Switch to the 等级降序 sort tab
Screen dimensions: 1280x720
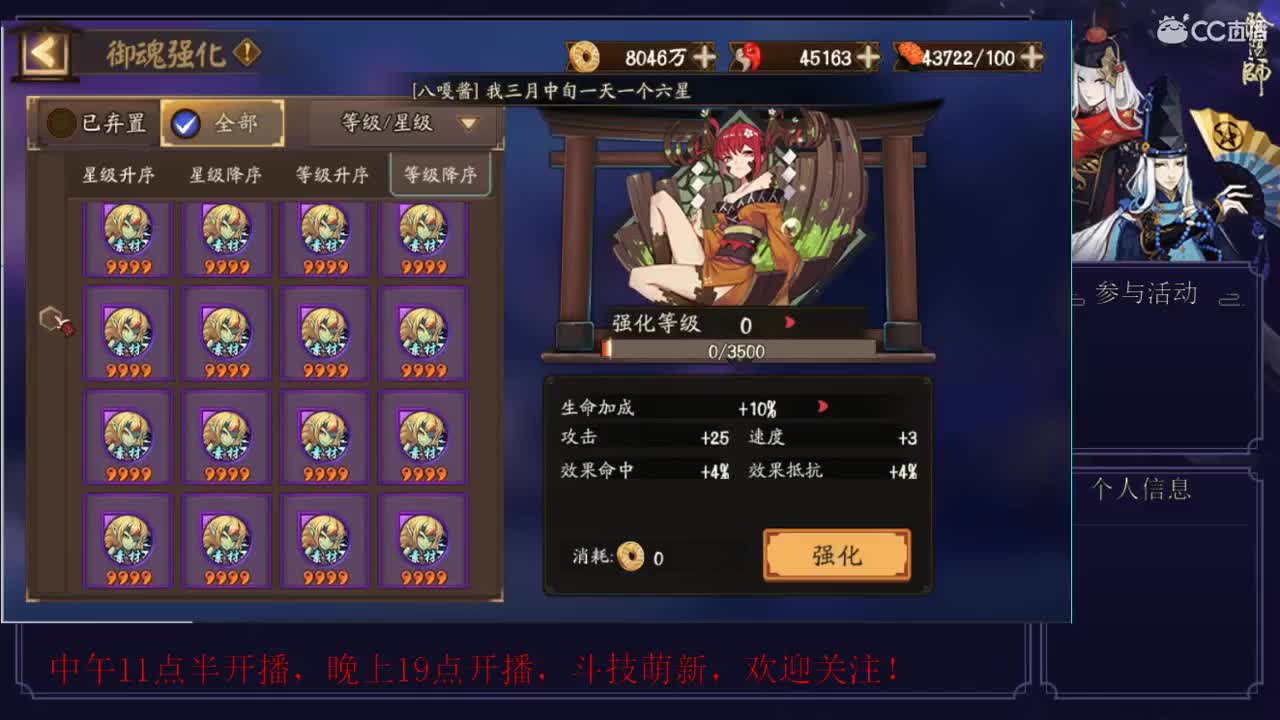point(442,172)
